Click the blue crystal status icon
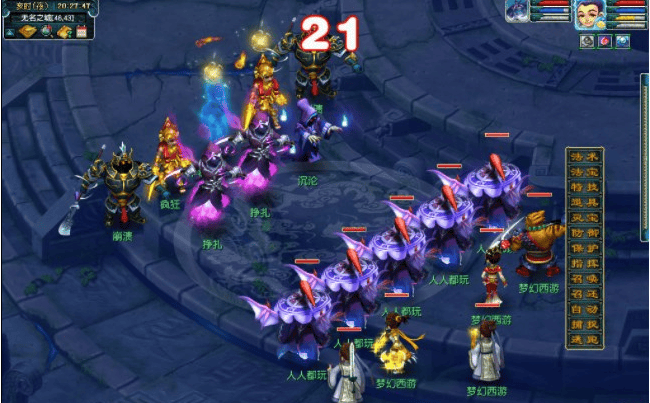The width and height of the screenshot is (650, 403). [622, 41]
